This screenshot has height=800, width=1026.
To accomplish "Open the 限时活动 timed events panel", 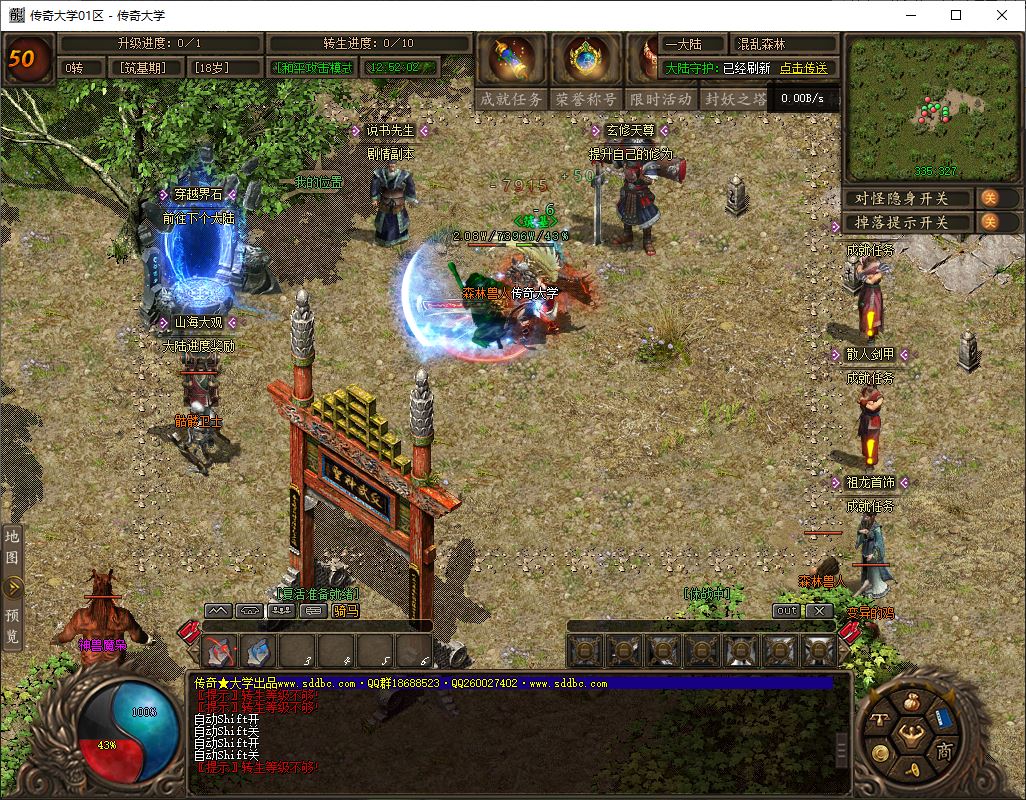I will [x=660, y=99].
